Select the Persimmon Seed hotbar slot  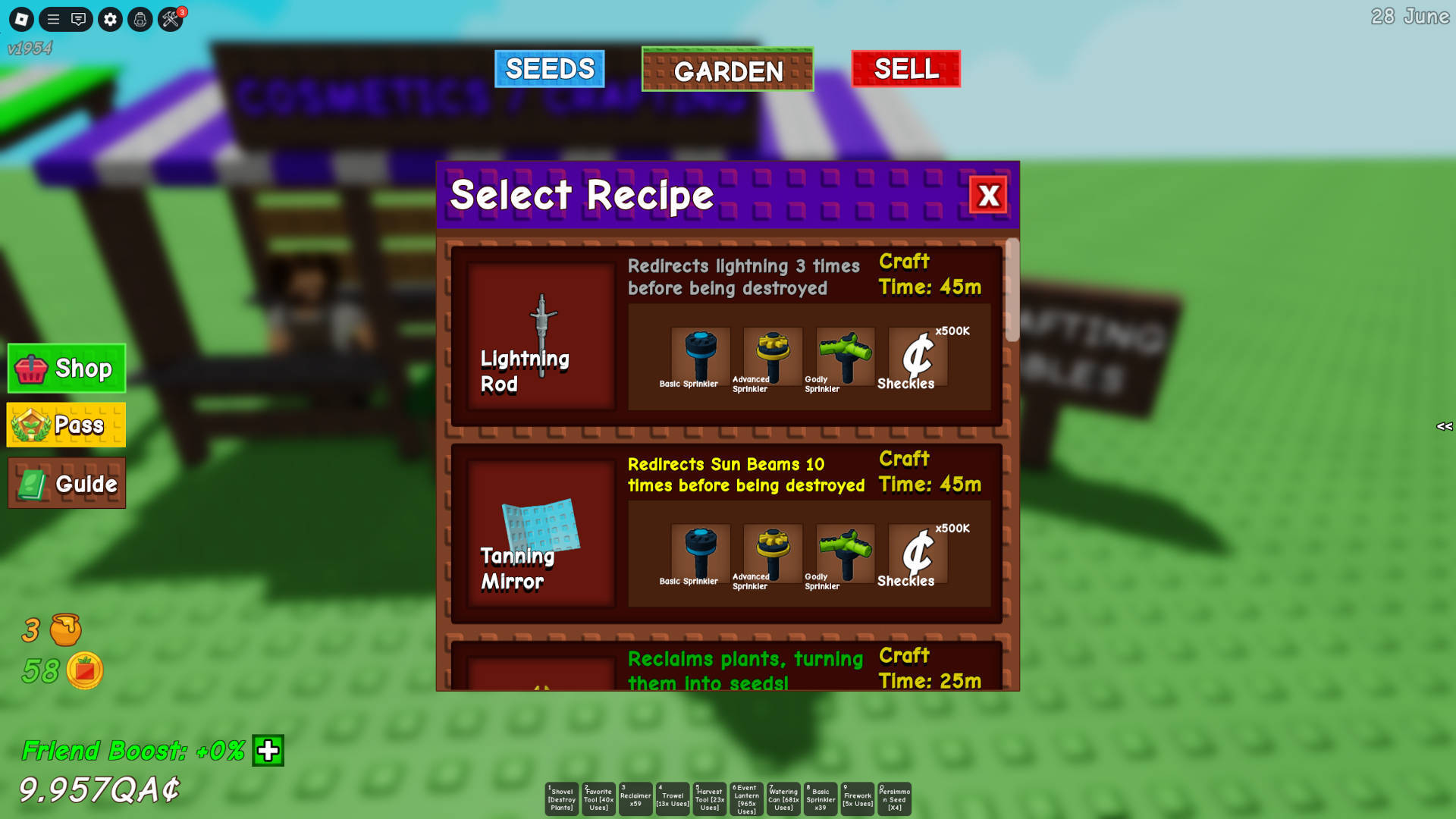pos(894,799)
